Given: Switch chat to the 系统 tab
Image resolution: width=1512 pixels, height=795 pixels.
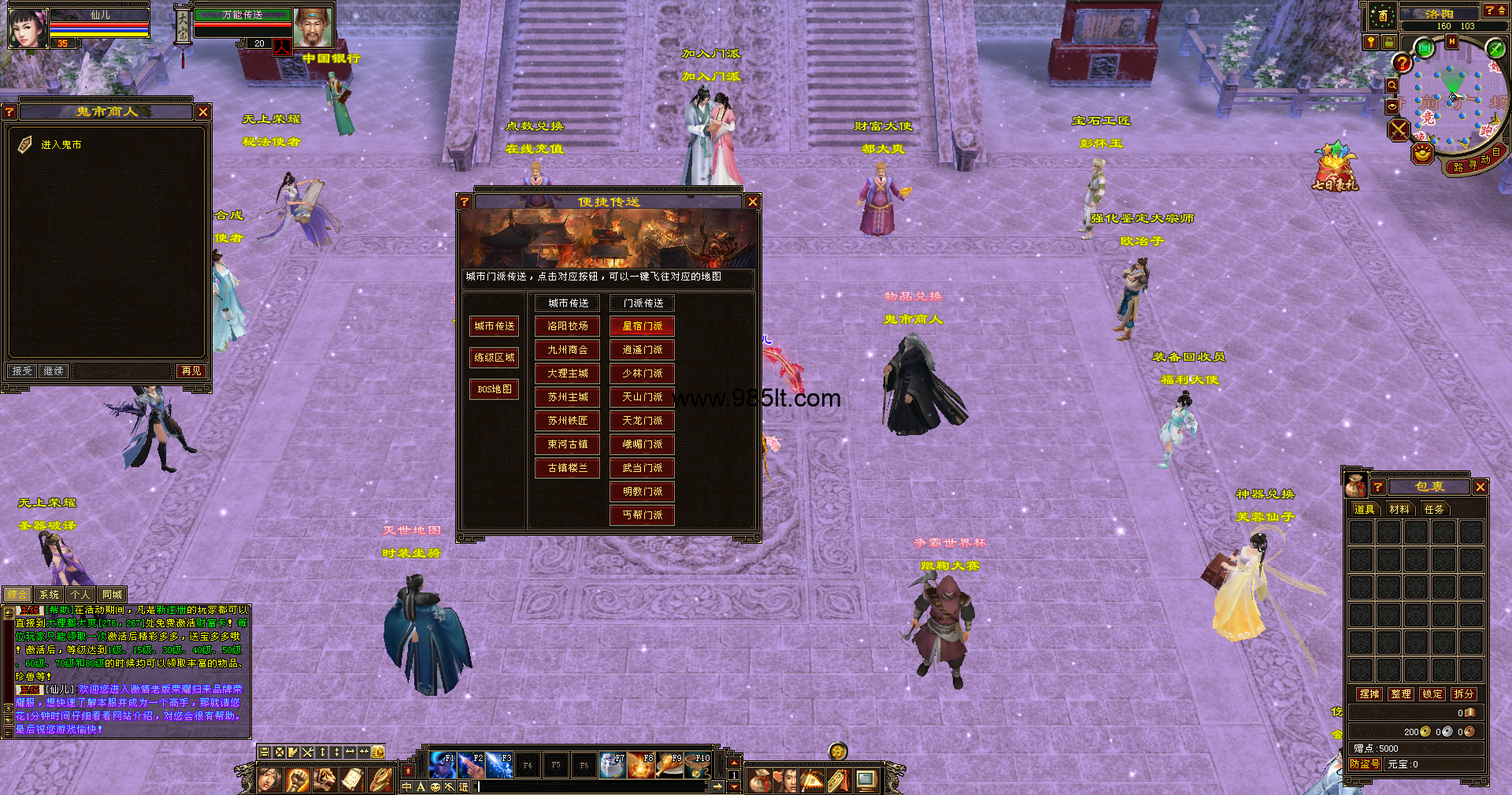Looking at the screenshot, I should (49, 595).
